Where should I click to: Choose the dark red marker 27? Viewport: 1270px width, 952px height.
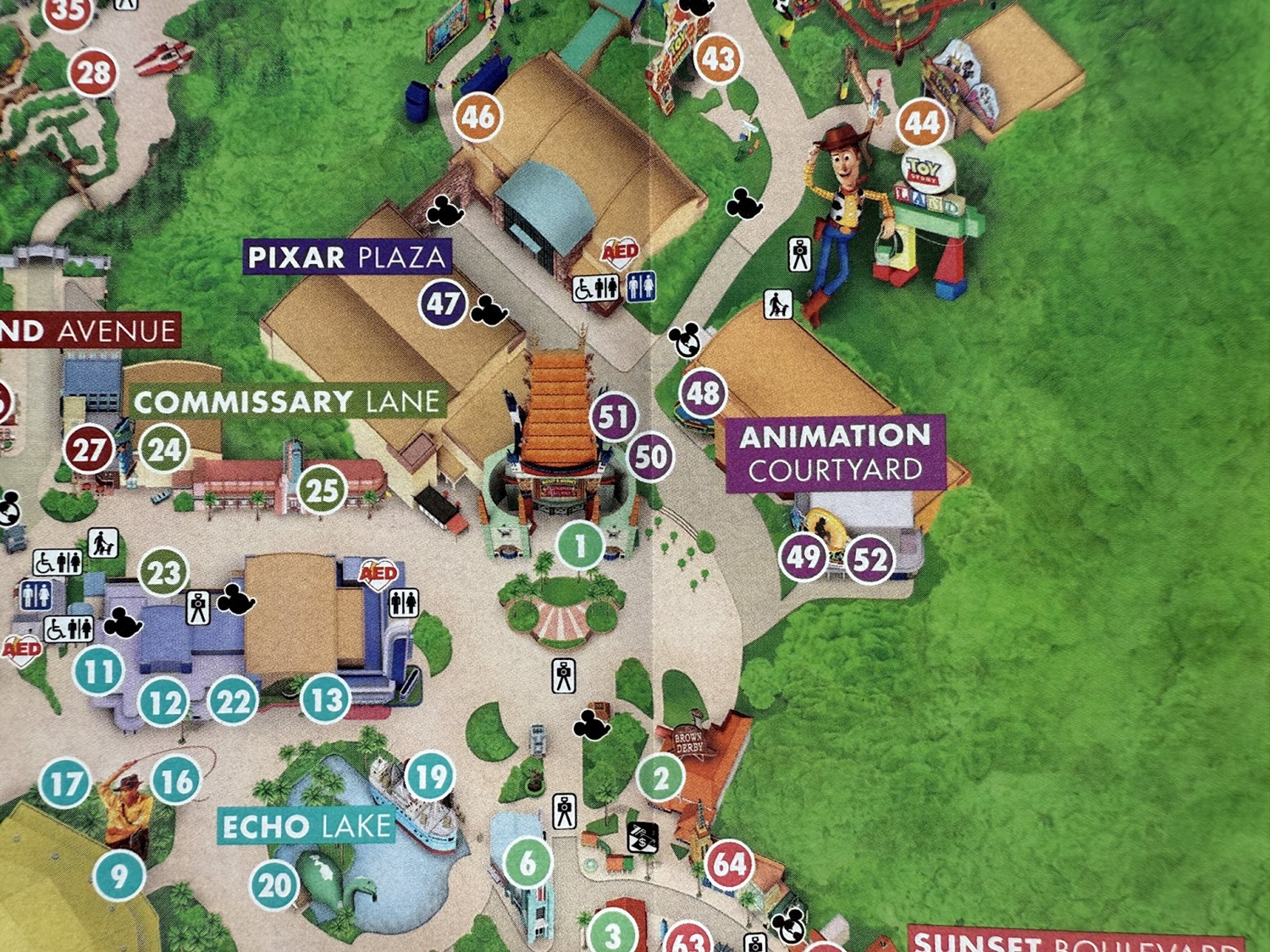[x=89, y=449]
